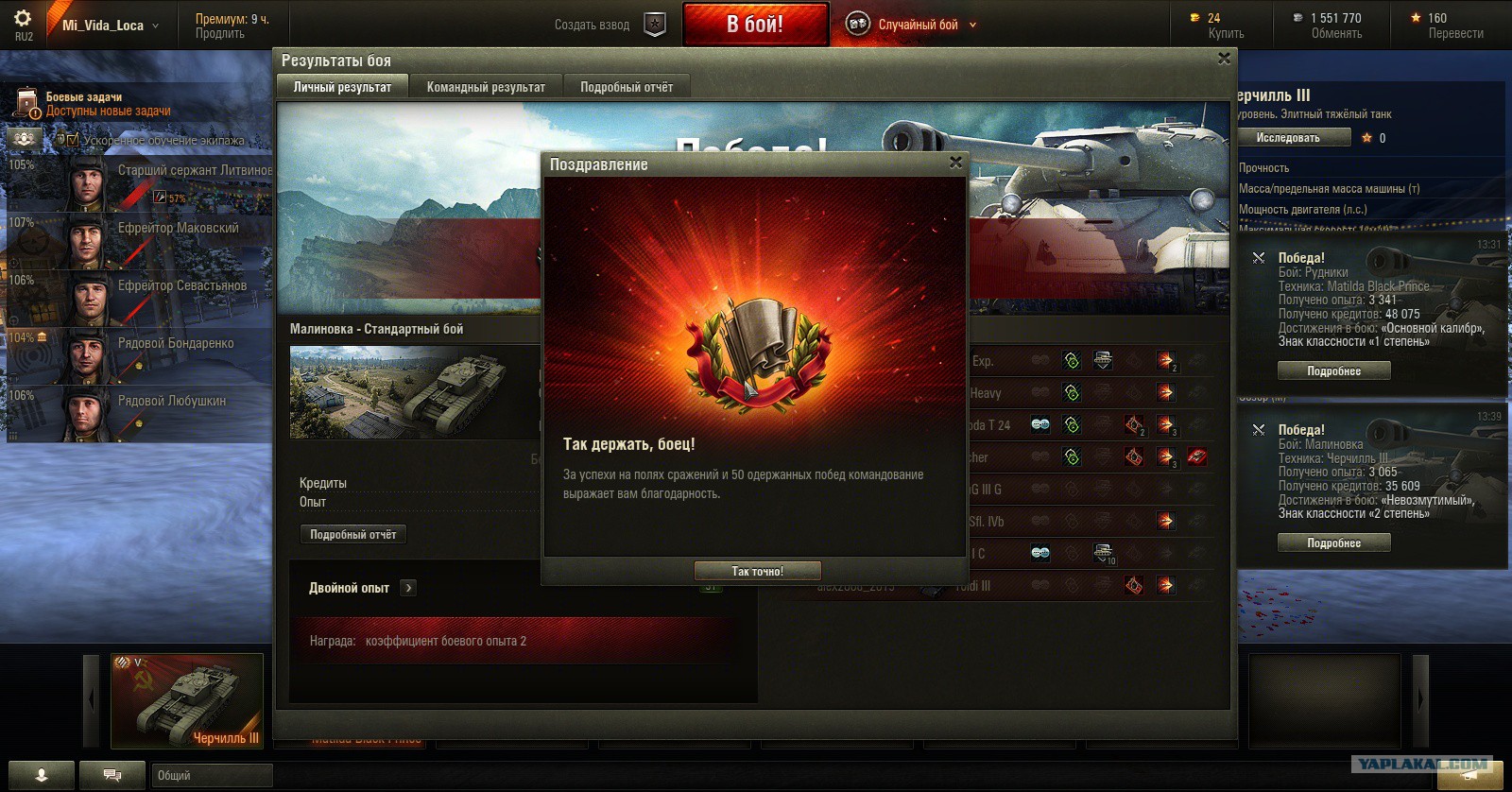This screenshot has width=1512, height=792.
Task: Buy gold via "Купить"
Action: pos(1226,34)
